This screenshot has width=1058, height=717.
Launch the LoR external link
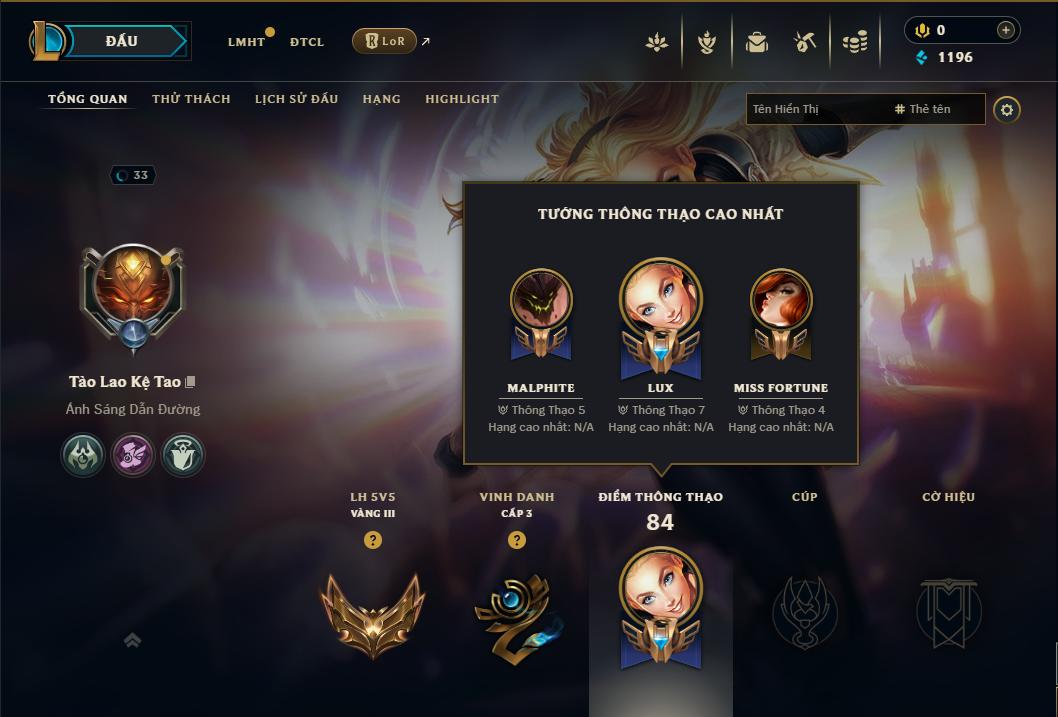pyautogui.click(x=385, y=41)
